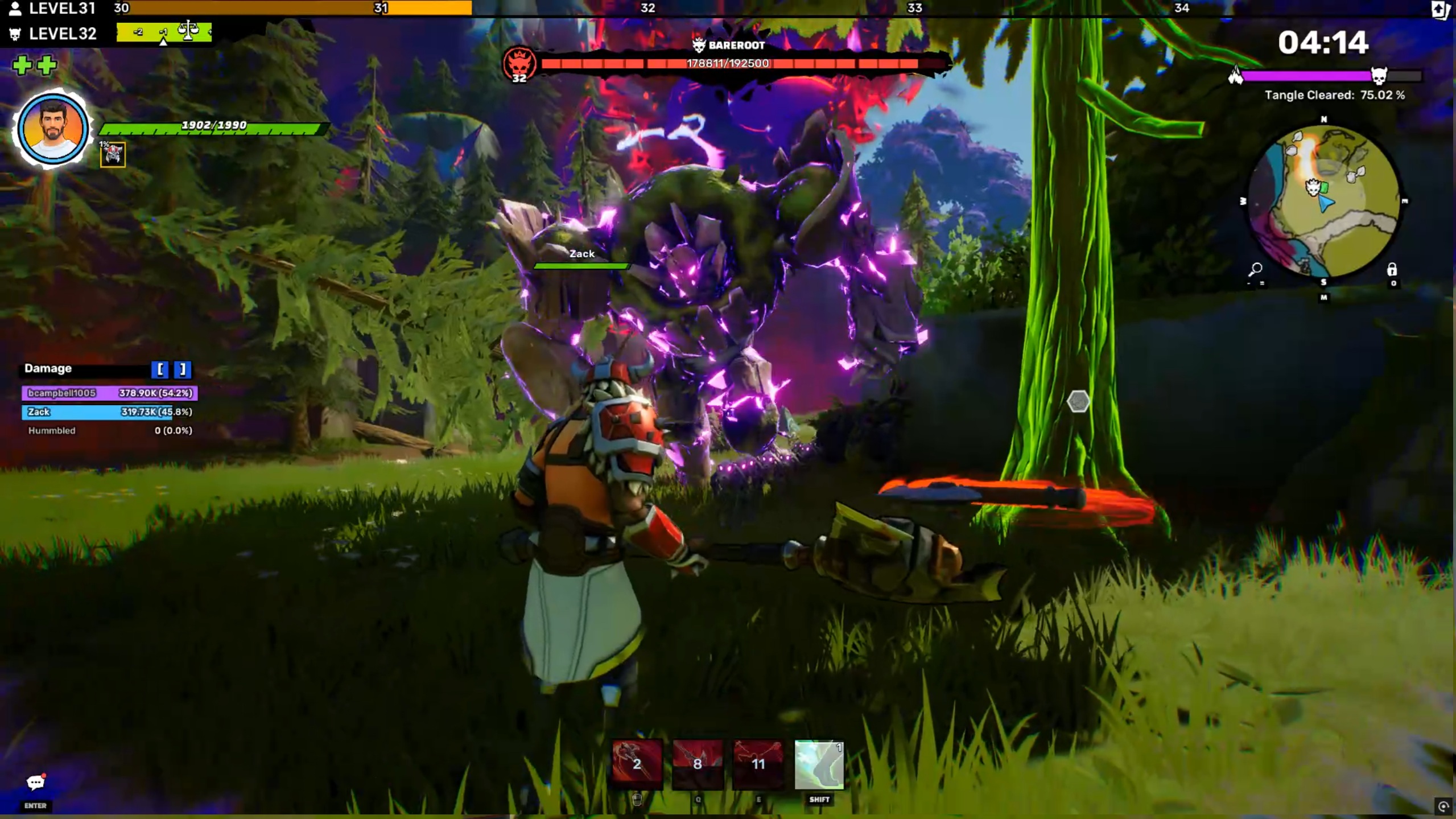Select the player portrait avatar

pyautogui.click(x=52, y=129)
